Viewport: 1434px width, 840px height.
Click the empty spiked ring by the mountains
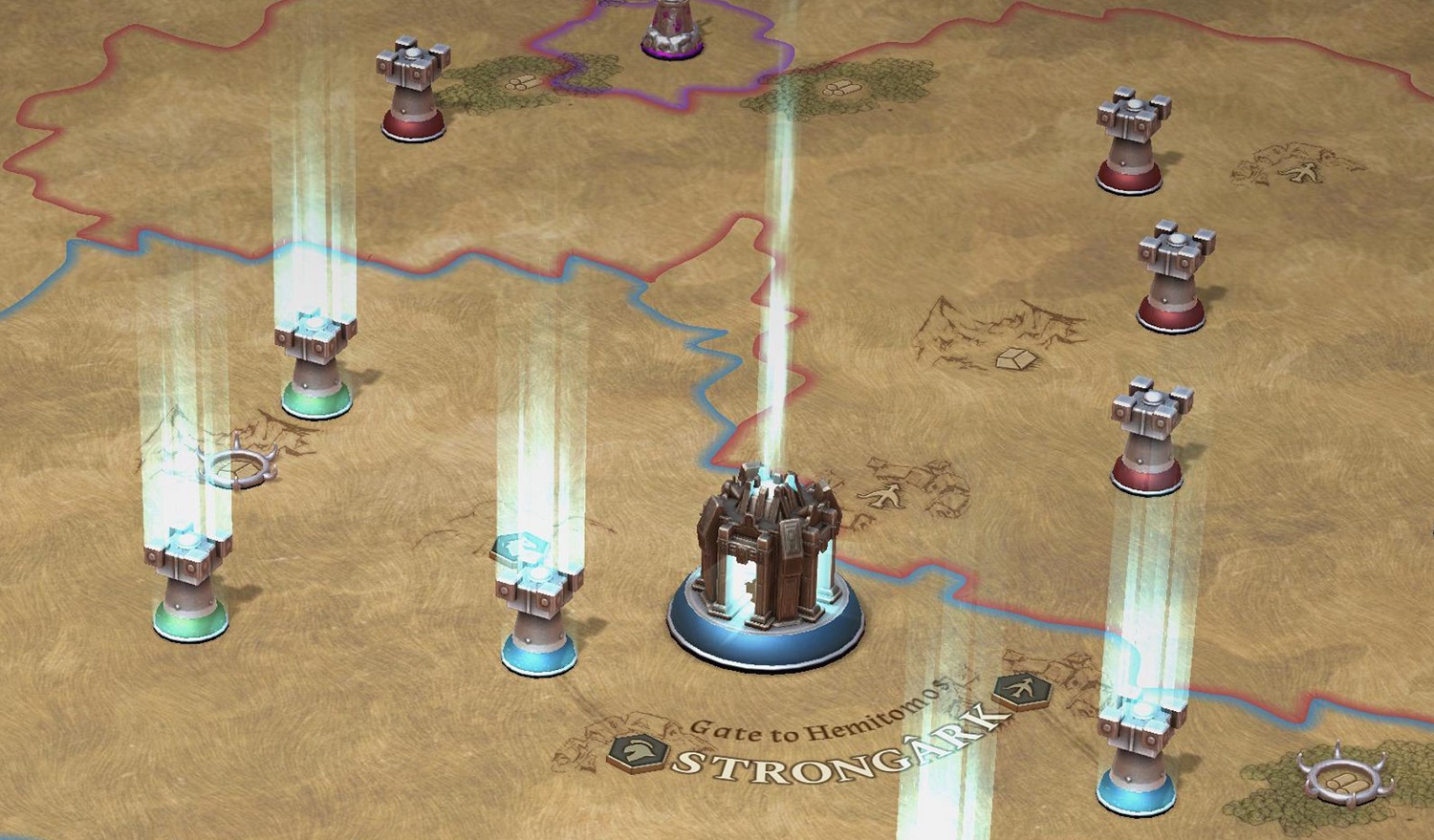coord(236,467)
